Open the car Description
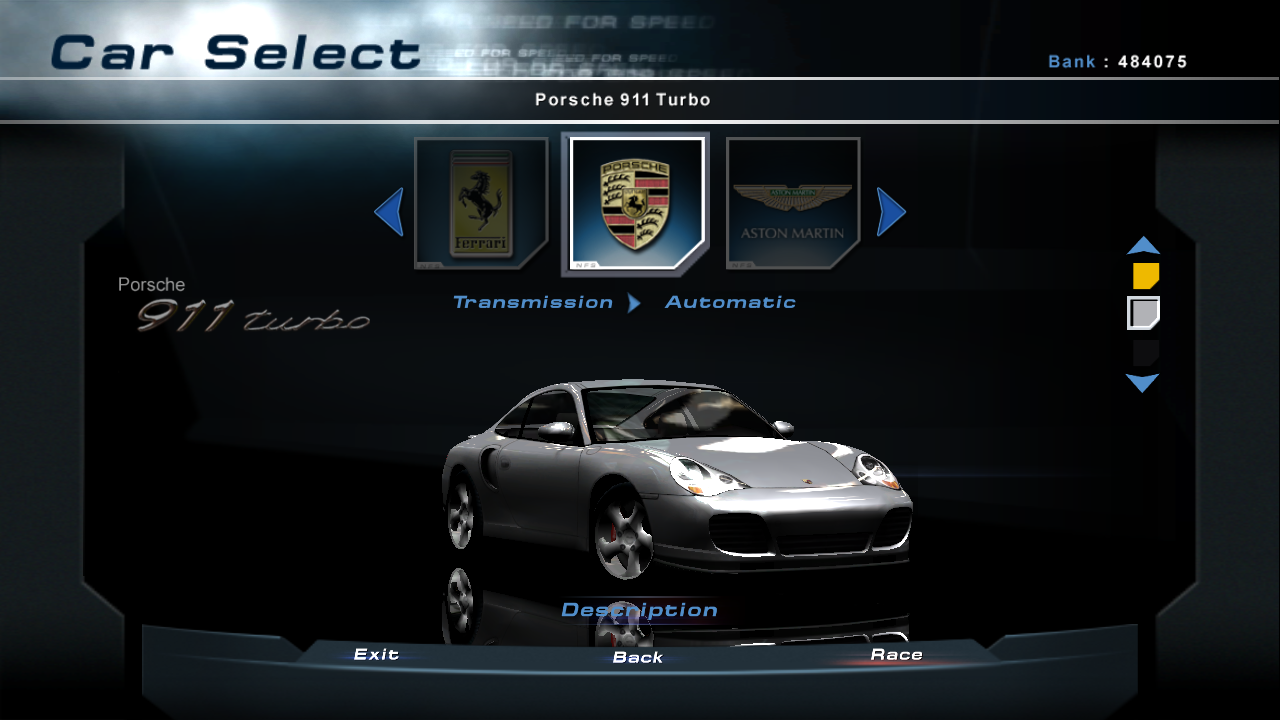The width and height of the screenshot is (1280, 720). [639, 610]
